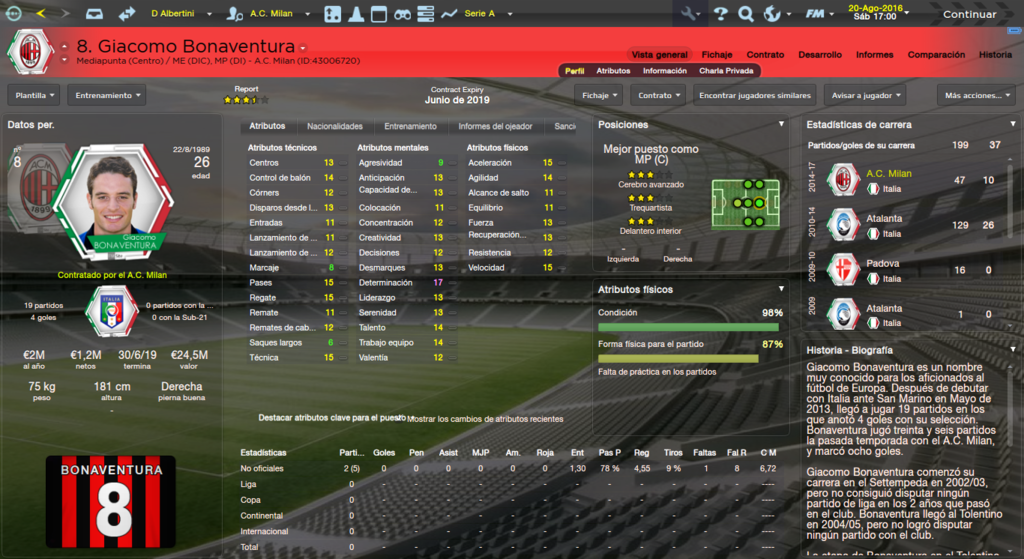This screenshot has height=559, width=1024.
Task: Expand the Entrenamiento dropdown button
Action: pyautogui.click(x=106, y=95)
